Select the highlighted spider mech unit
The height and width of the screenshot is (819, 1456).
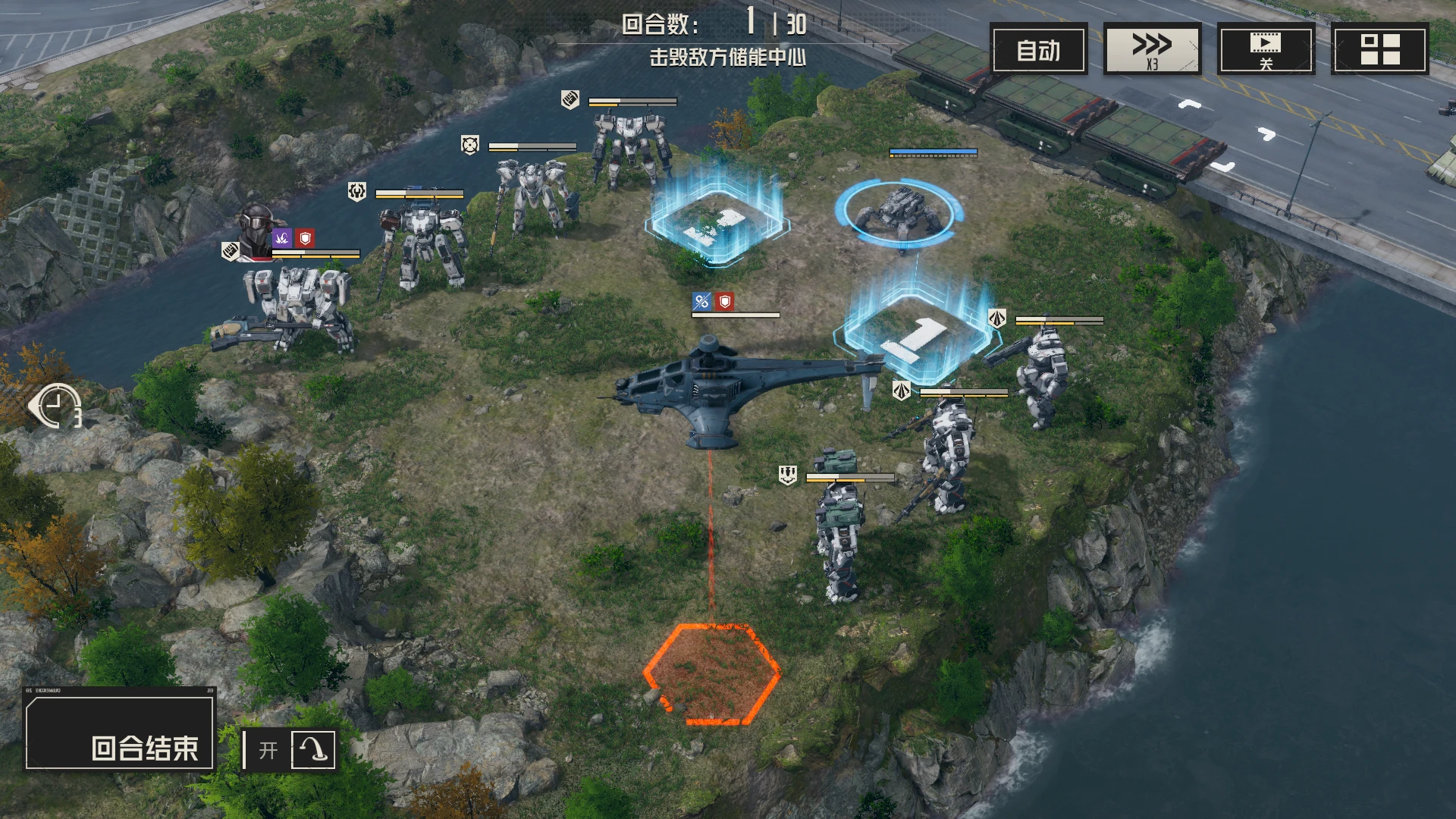(898, 213)
